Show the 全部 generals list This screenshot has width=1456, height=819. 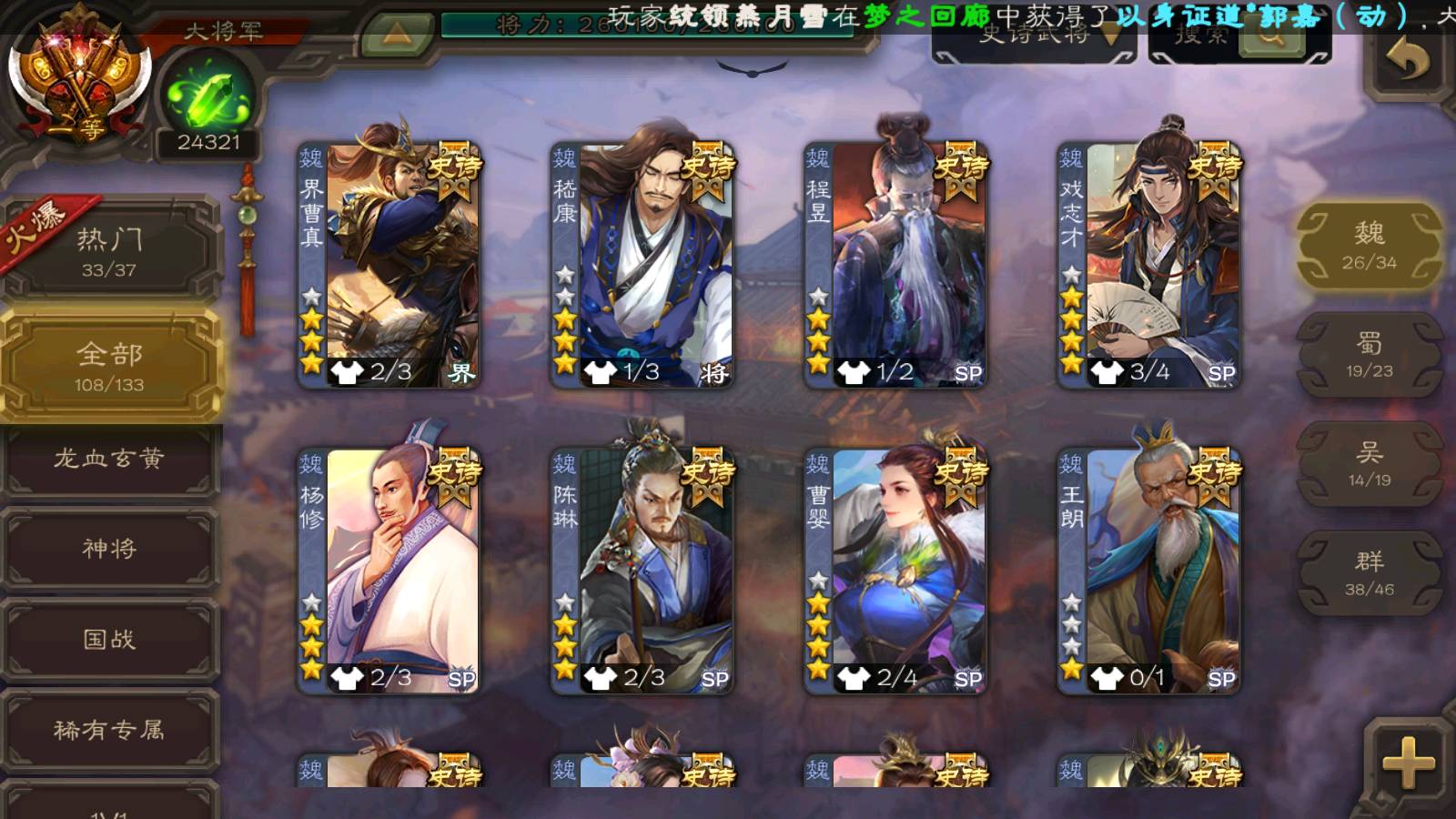click(109, 366)
